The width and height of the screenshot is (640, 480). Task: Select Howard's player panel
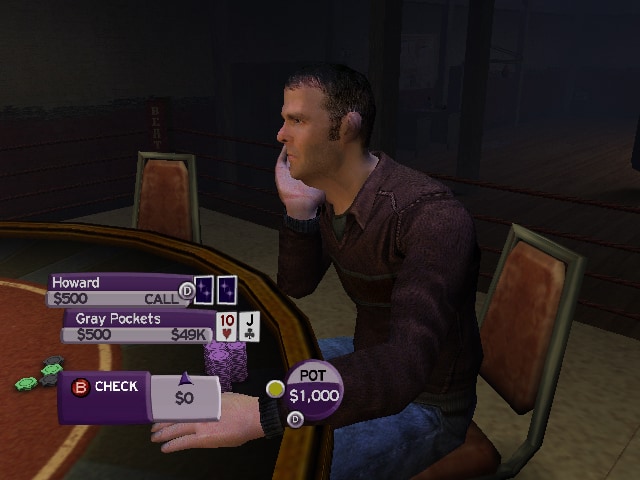(118, 290)
